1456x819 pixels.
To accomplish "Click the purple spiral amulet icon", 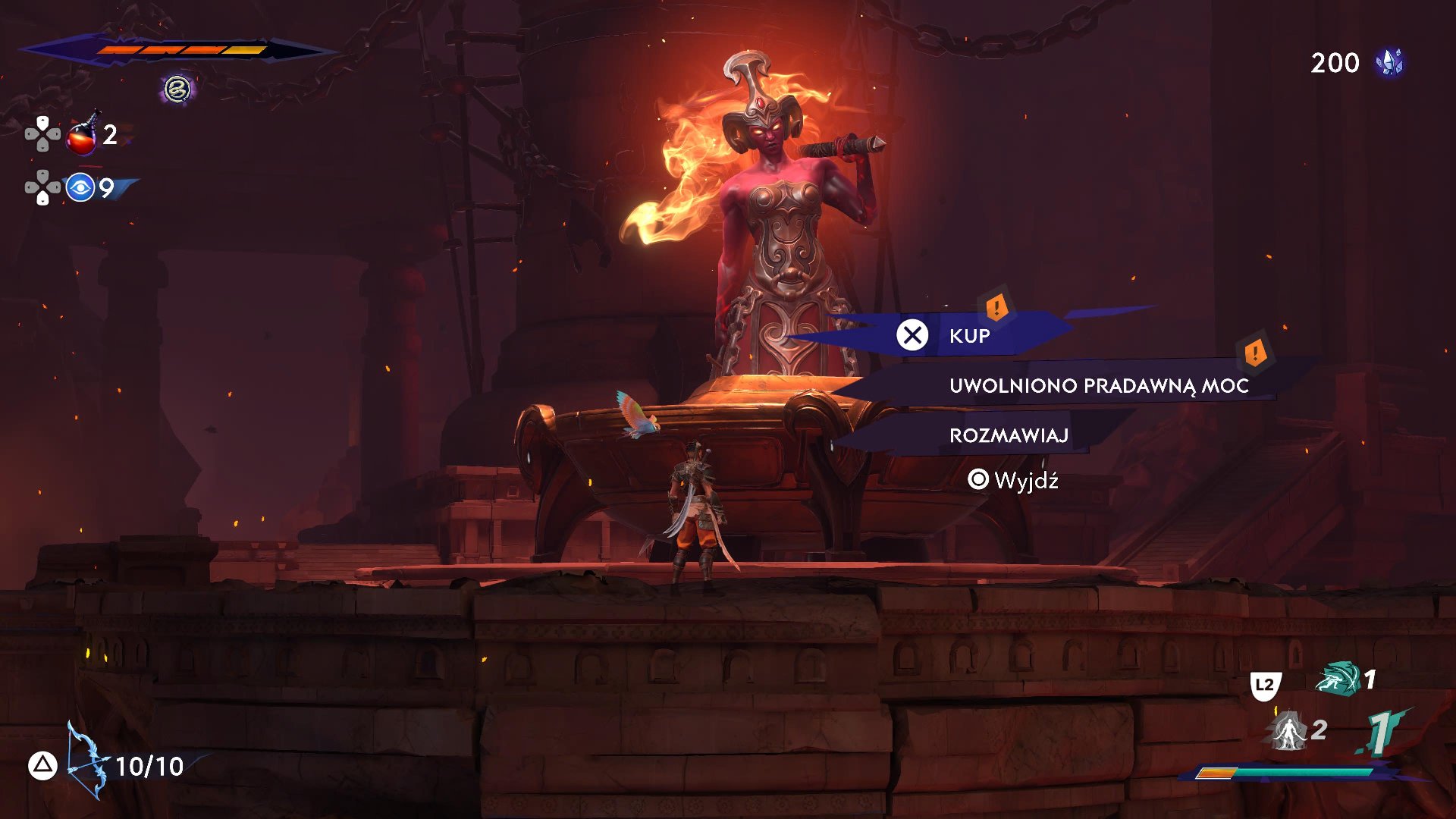I will coord(177,89).
